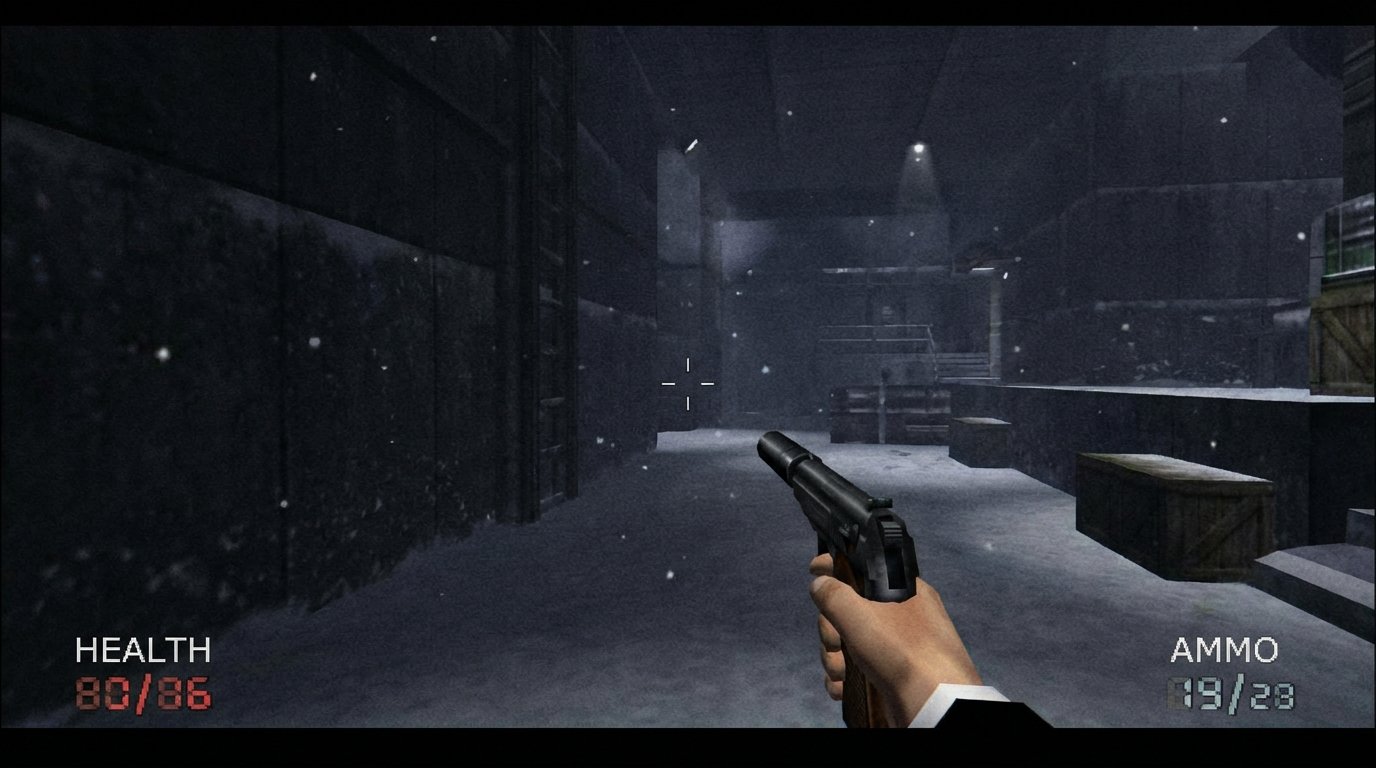Click the hanging ceiling lamp above the corridor
1376x768 pixels.
pyautogui.click(x=917, y=145)
